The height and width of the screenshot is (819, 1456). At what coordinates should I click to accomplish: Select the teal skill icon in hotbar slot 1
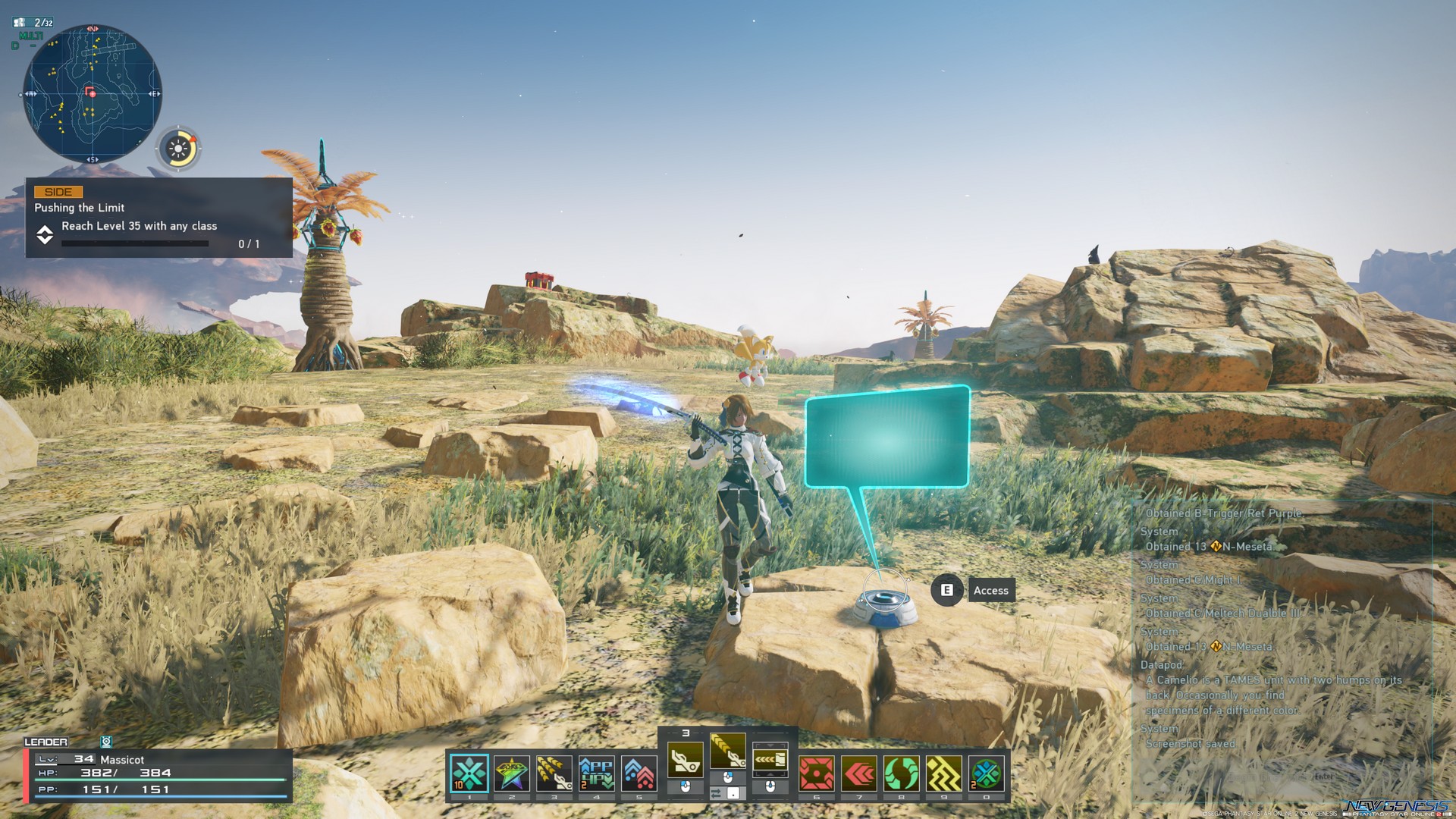click(x=469, y=772)
